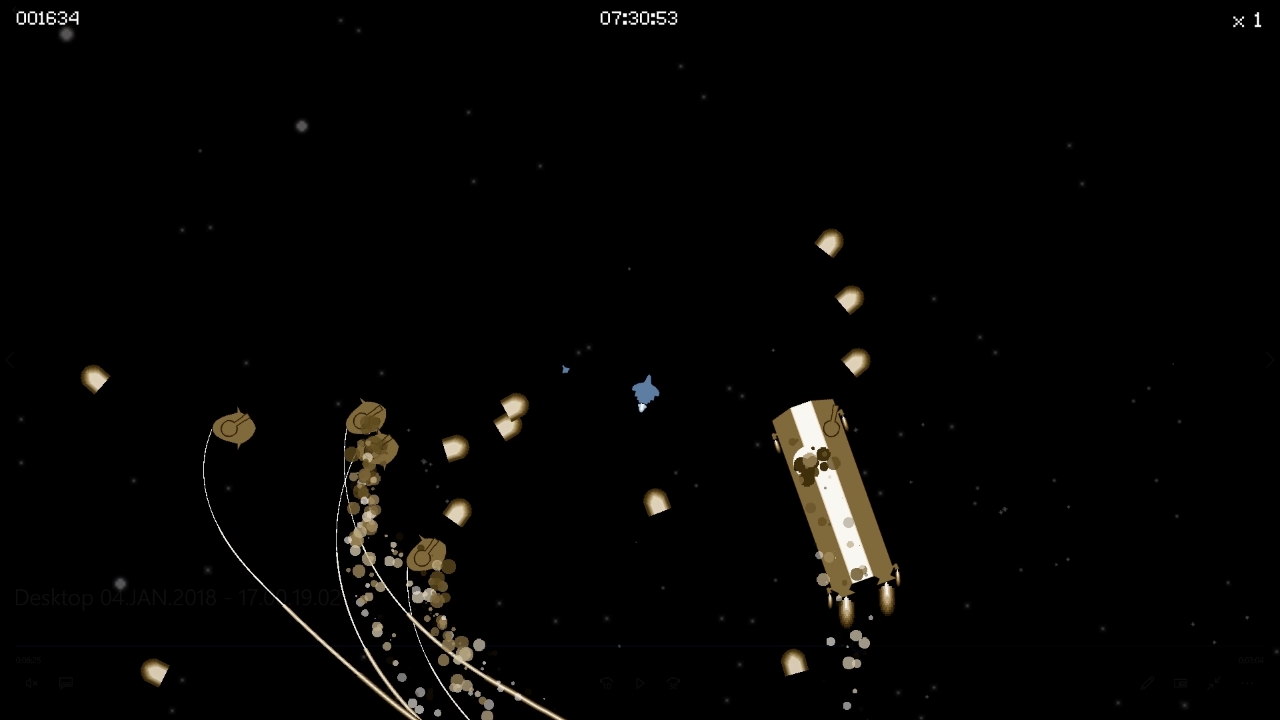Click the title Desktop 04JAN.2018 - 17.00.19.02
1280x720 pixels.
(180, 597)
